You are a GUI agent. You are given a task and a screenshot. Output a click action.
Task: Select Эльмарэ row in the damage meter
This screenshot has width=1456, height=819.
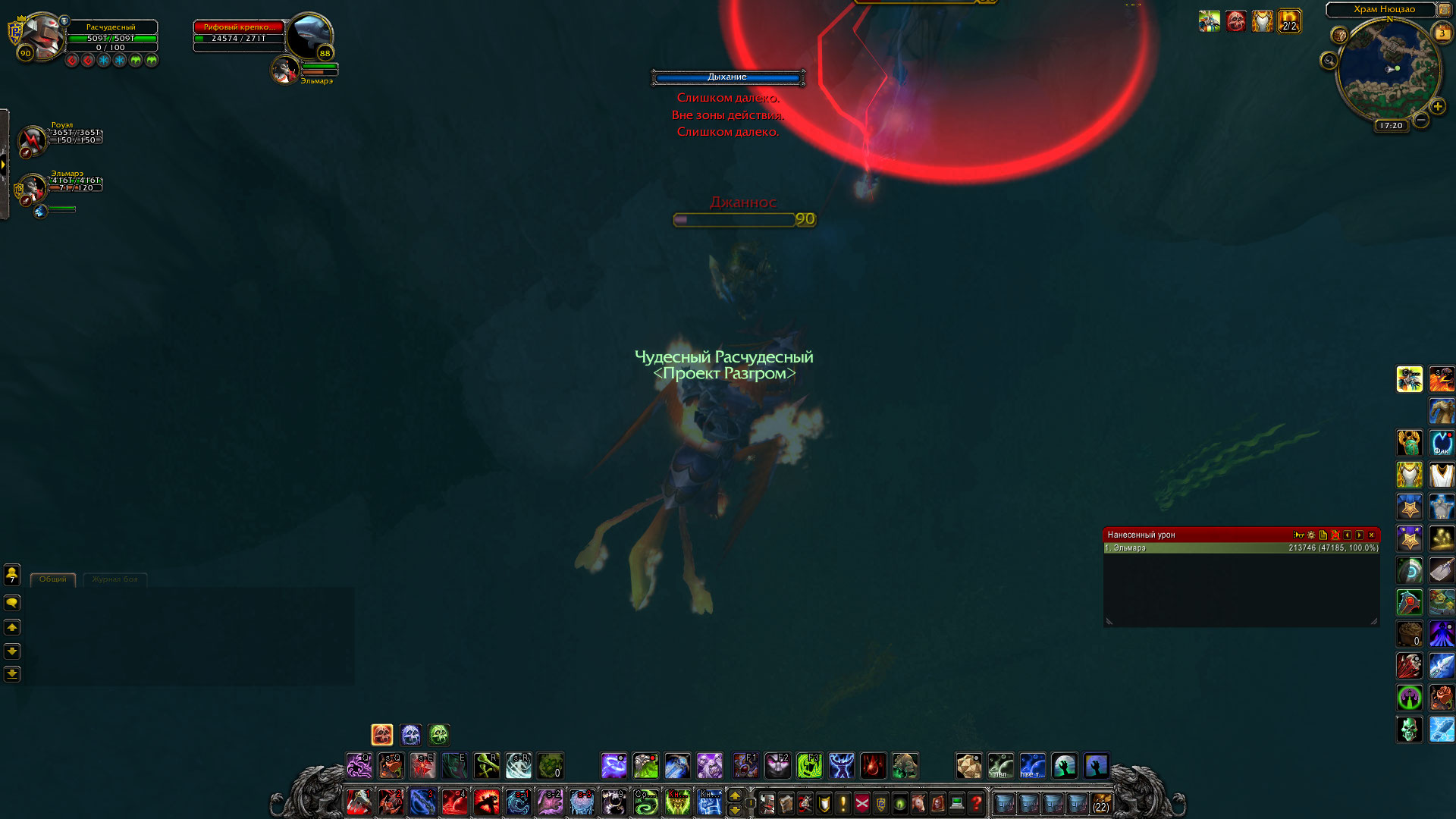[x=1241, y=548]
